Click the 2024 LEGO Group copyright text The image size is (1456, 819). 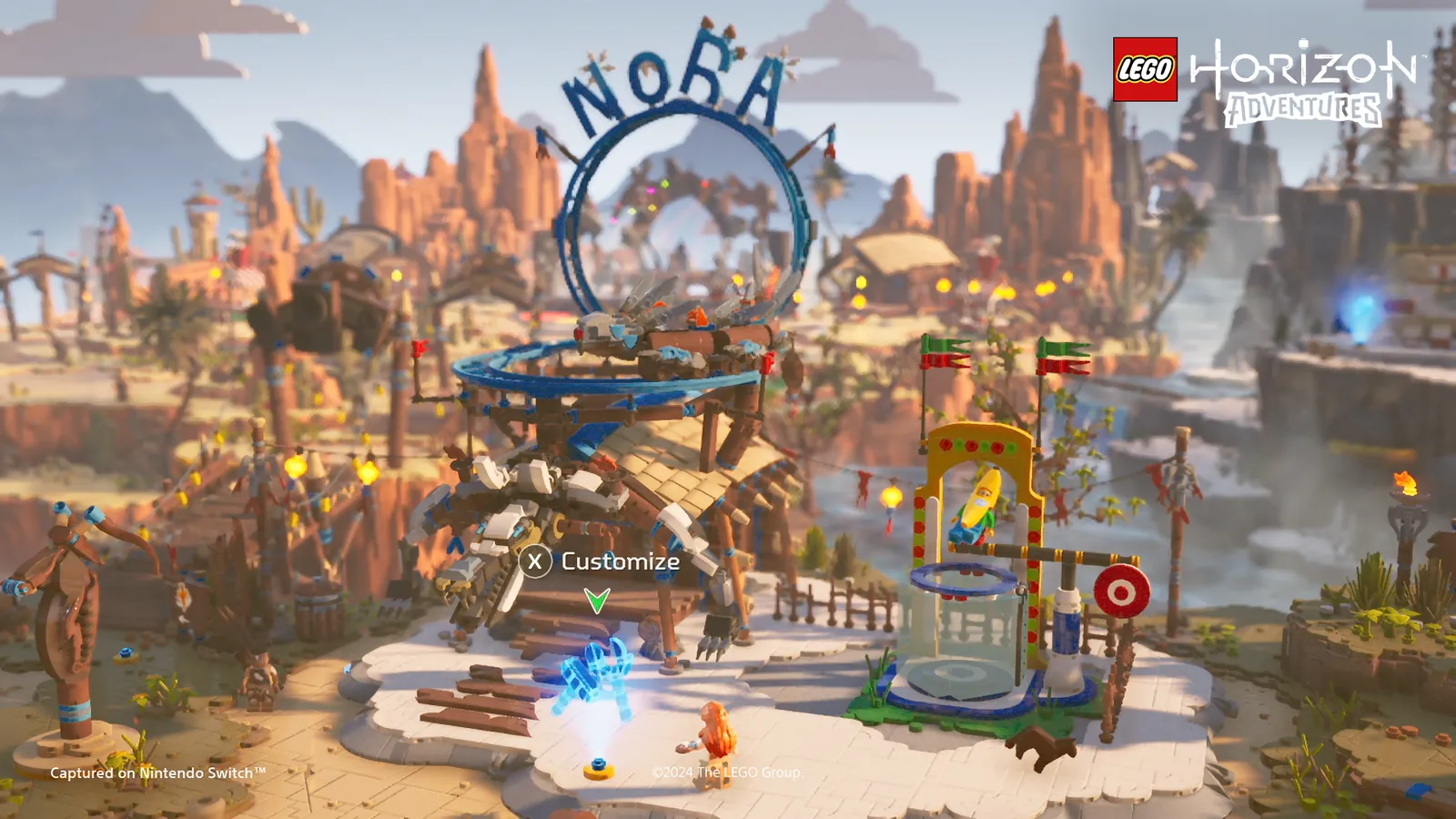pos(724,772)
